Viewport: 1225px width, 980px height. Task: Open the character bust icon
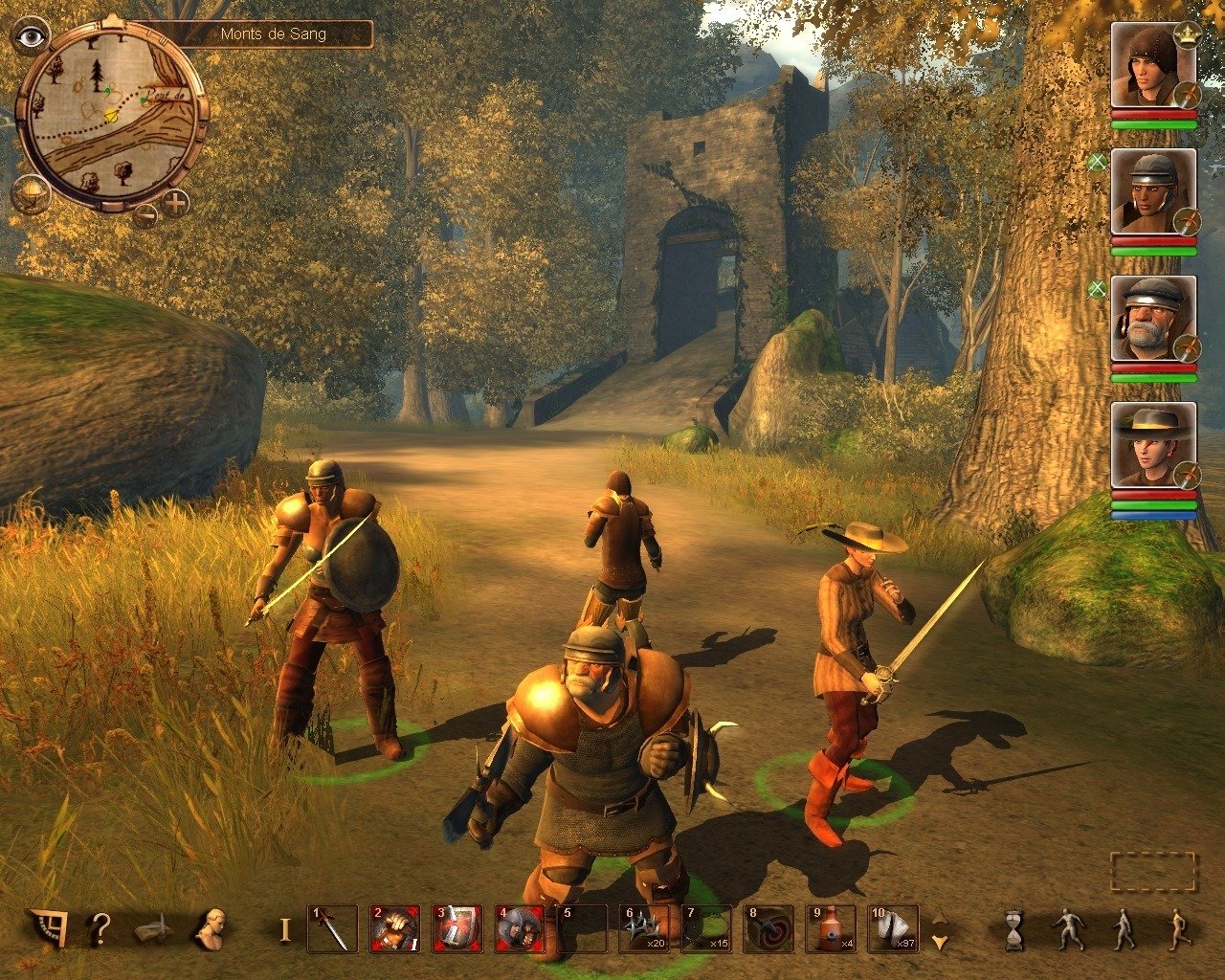click(x=209, y=927)
